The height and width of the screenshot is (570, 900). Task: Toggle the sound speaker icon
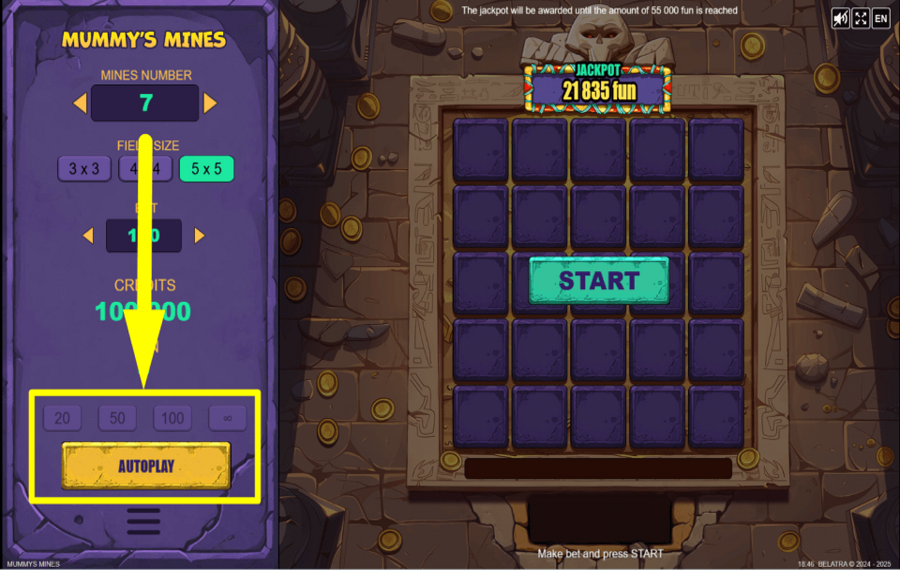pos(840,18)
